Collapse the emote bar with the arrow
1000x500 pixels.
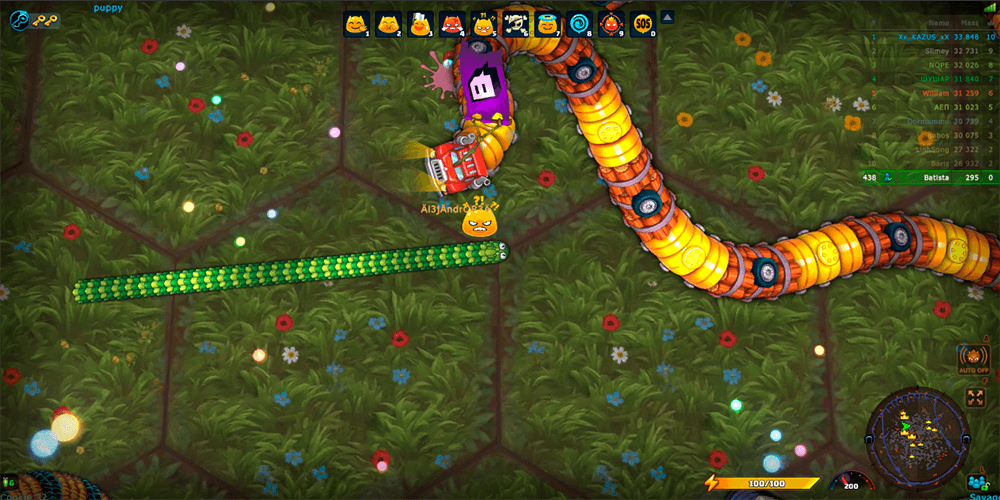668,17
